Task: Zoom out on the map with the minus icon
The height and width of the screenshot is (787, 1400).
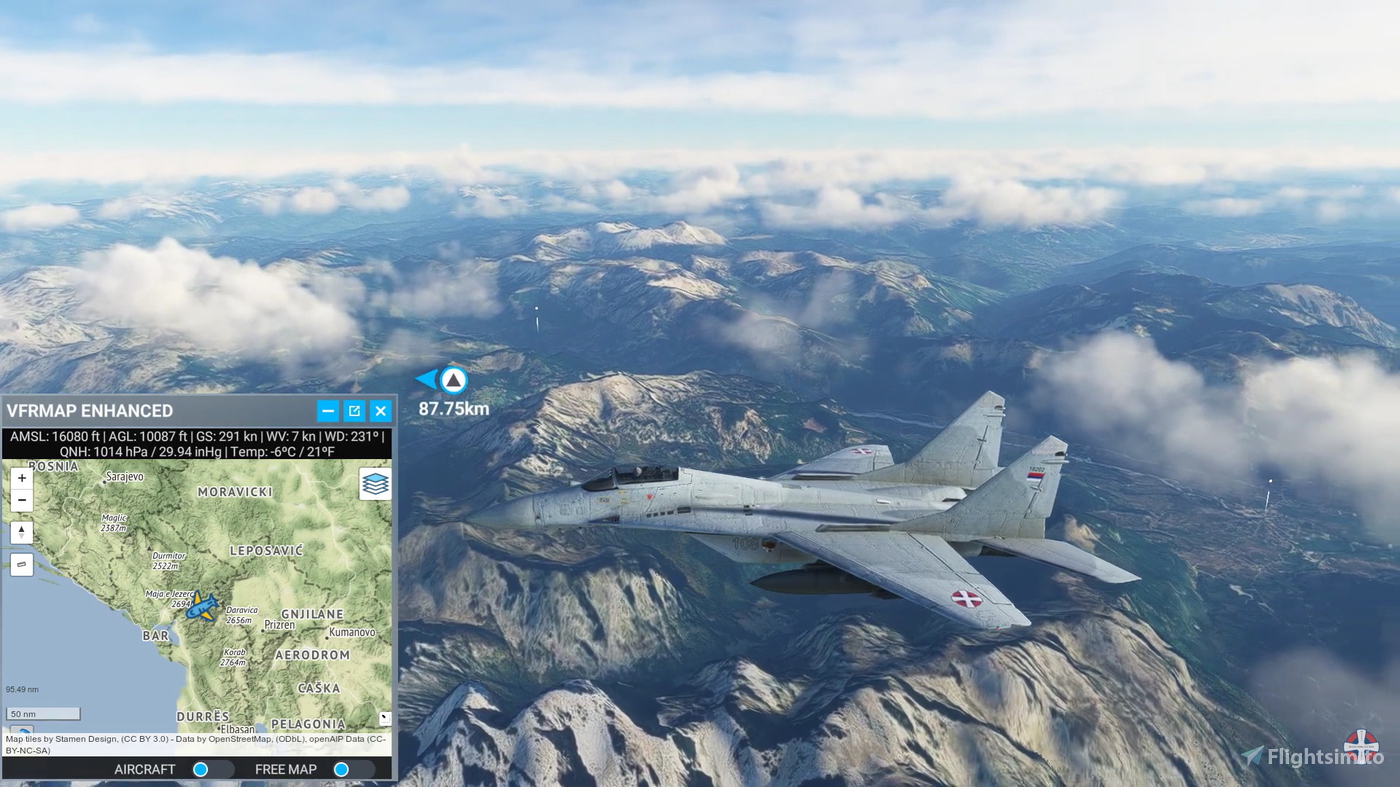Action: (21, 499)
